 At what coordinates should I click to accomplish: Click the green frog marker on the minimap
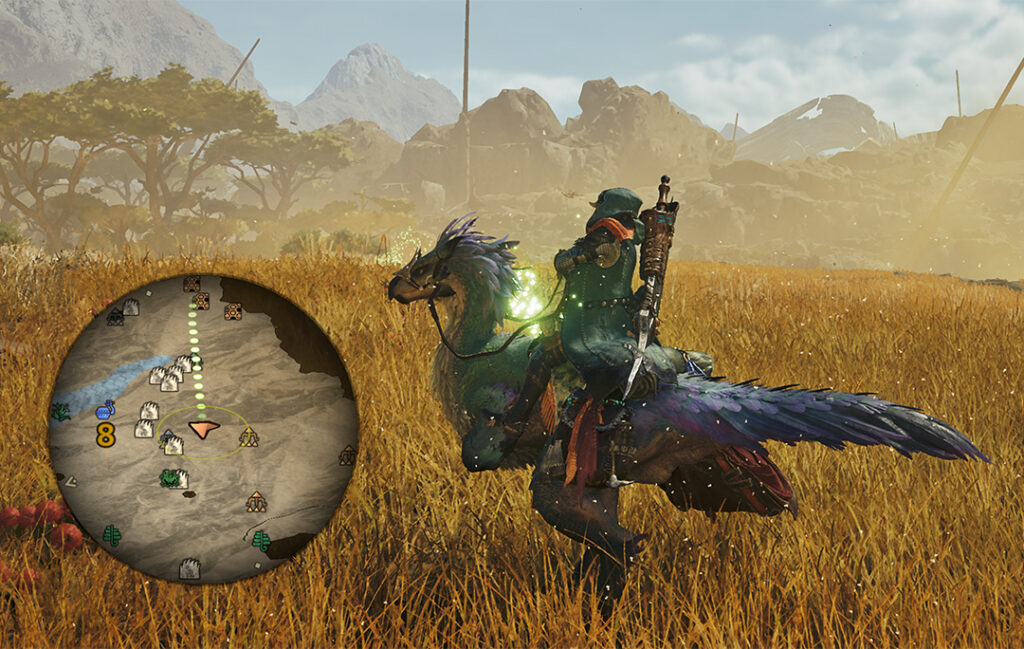pyautogui.click(x=169, y=478)
